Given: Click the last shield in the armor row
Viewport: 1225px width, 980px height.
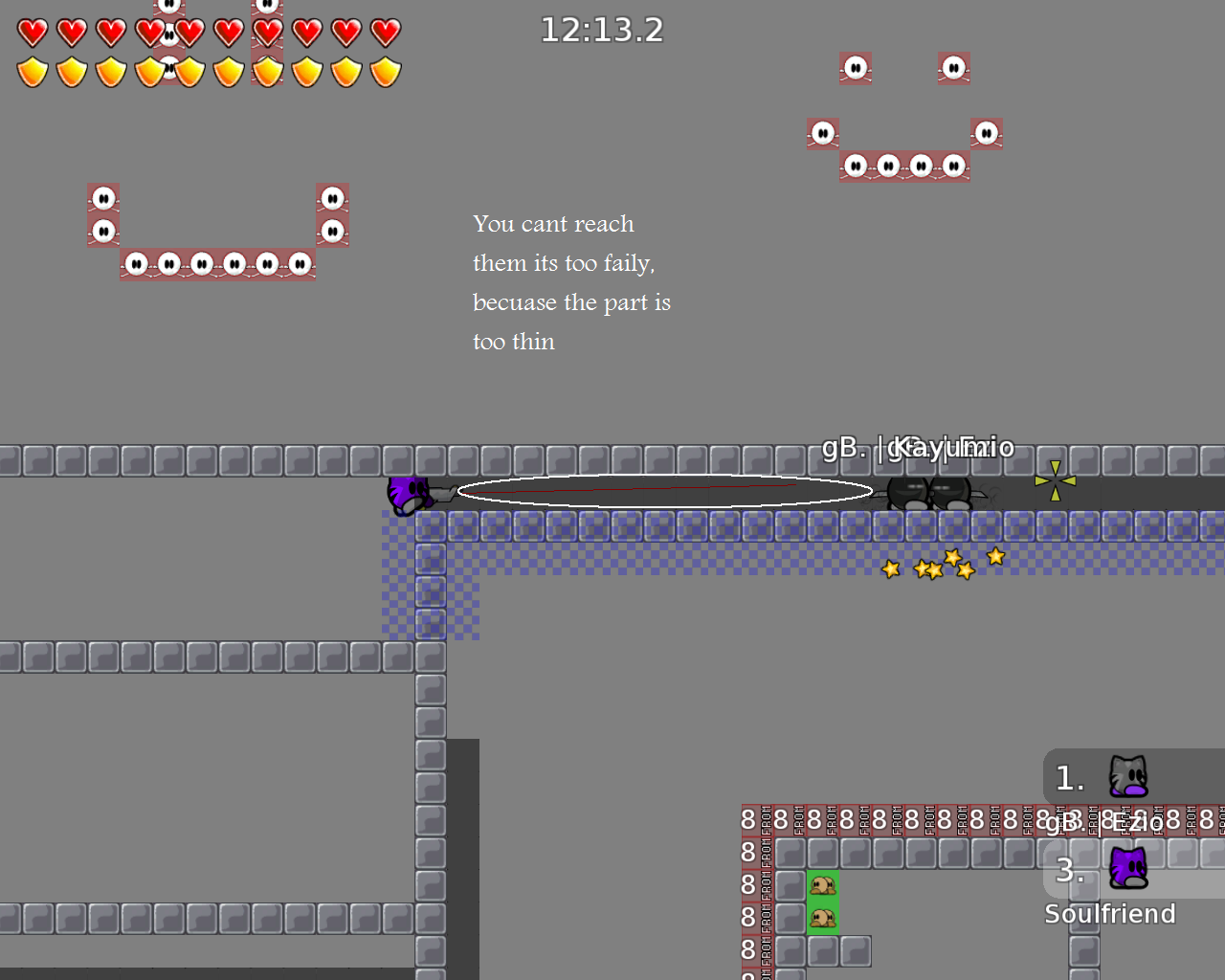Looking at the screenshot, I should point(385,70).
